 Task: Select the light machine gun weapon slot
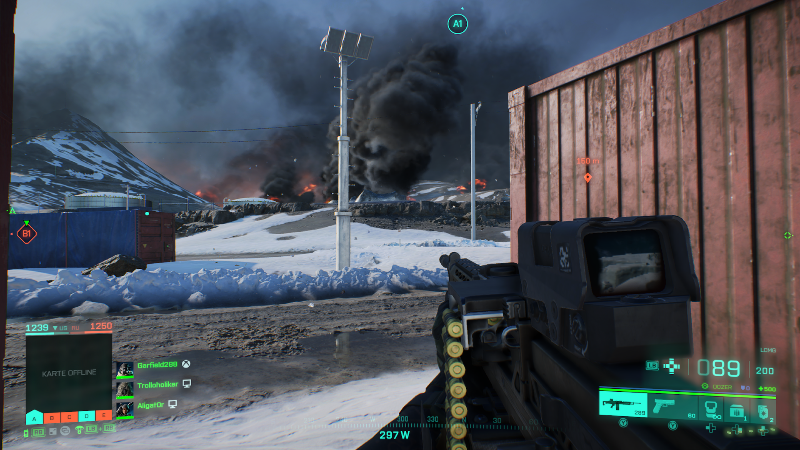click(622, 403)
